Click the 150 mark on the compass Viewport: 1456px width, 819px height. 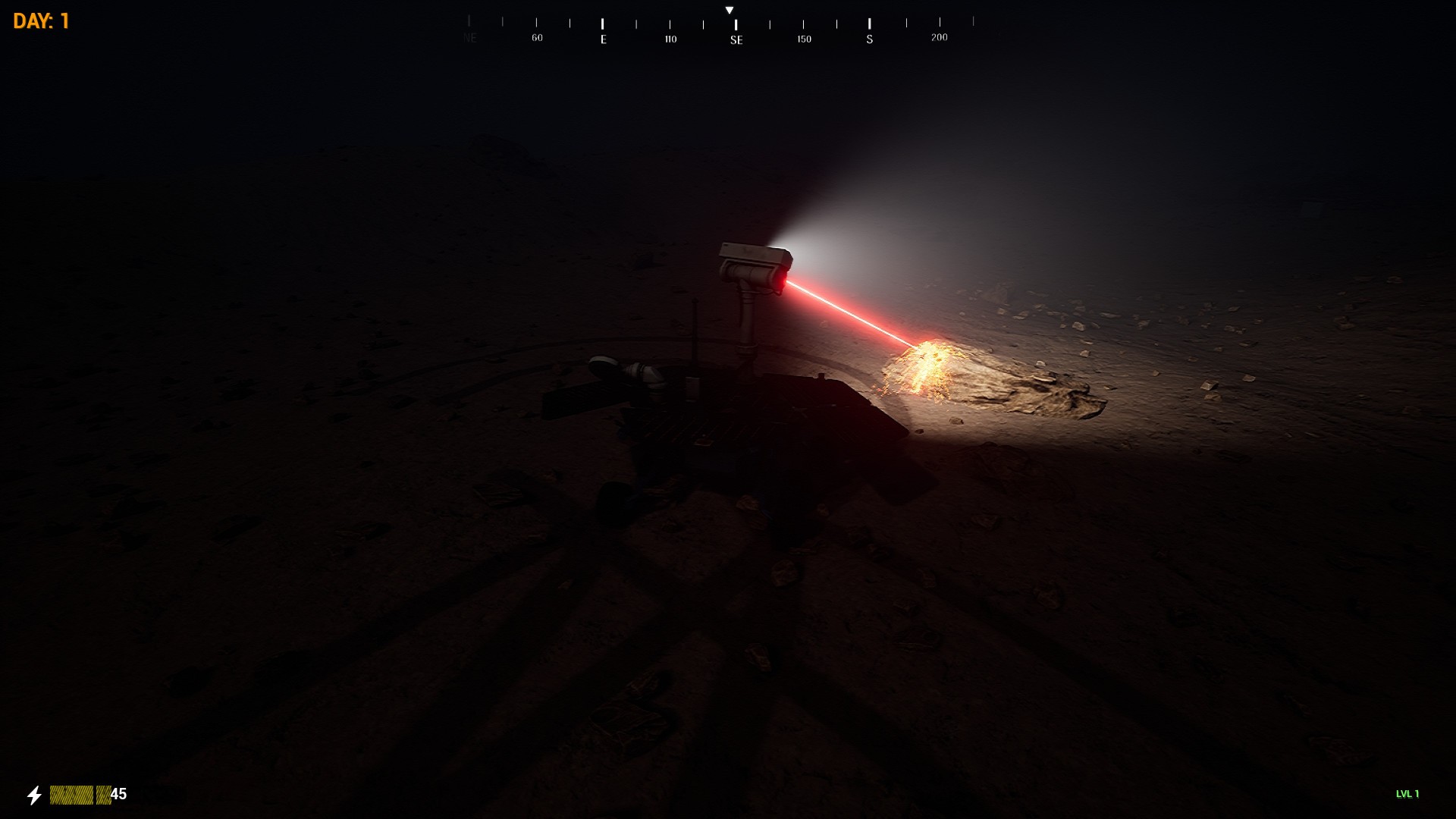pos(803,37)
